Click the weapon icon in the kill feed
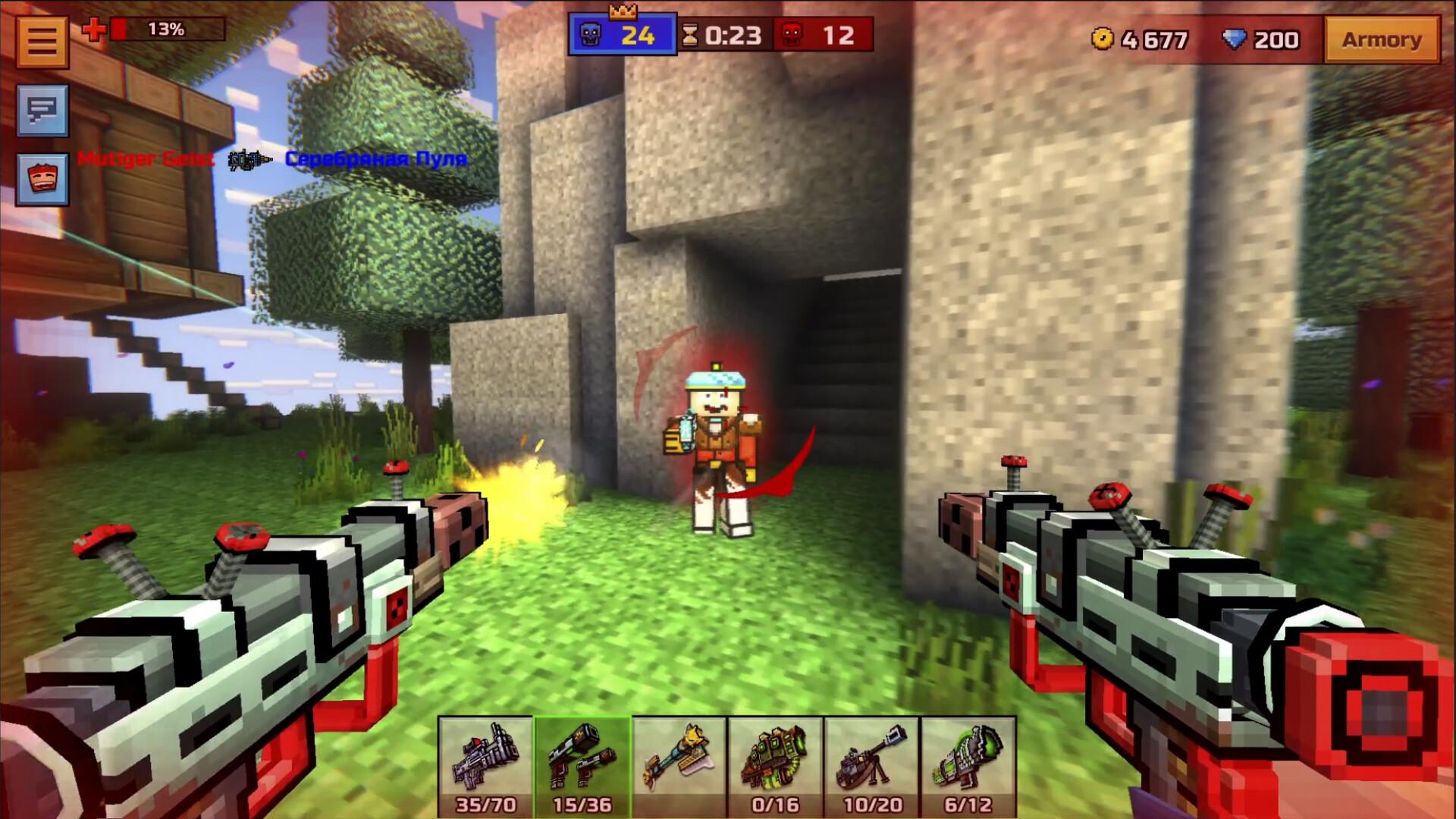This screenshot has width=1456, height=819. (x=250, y=161)
